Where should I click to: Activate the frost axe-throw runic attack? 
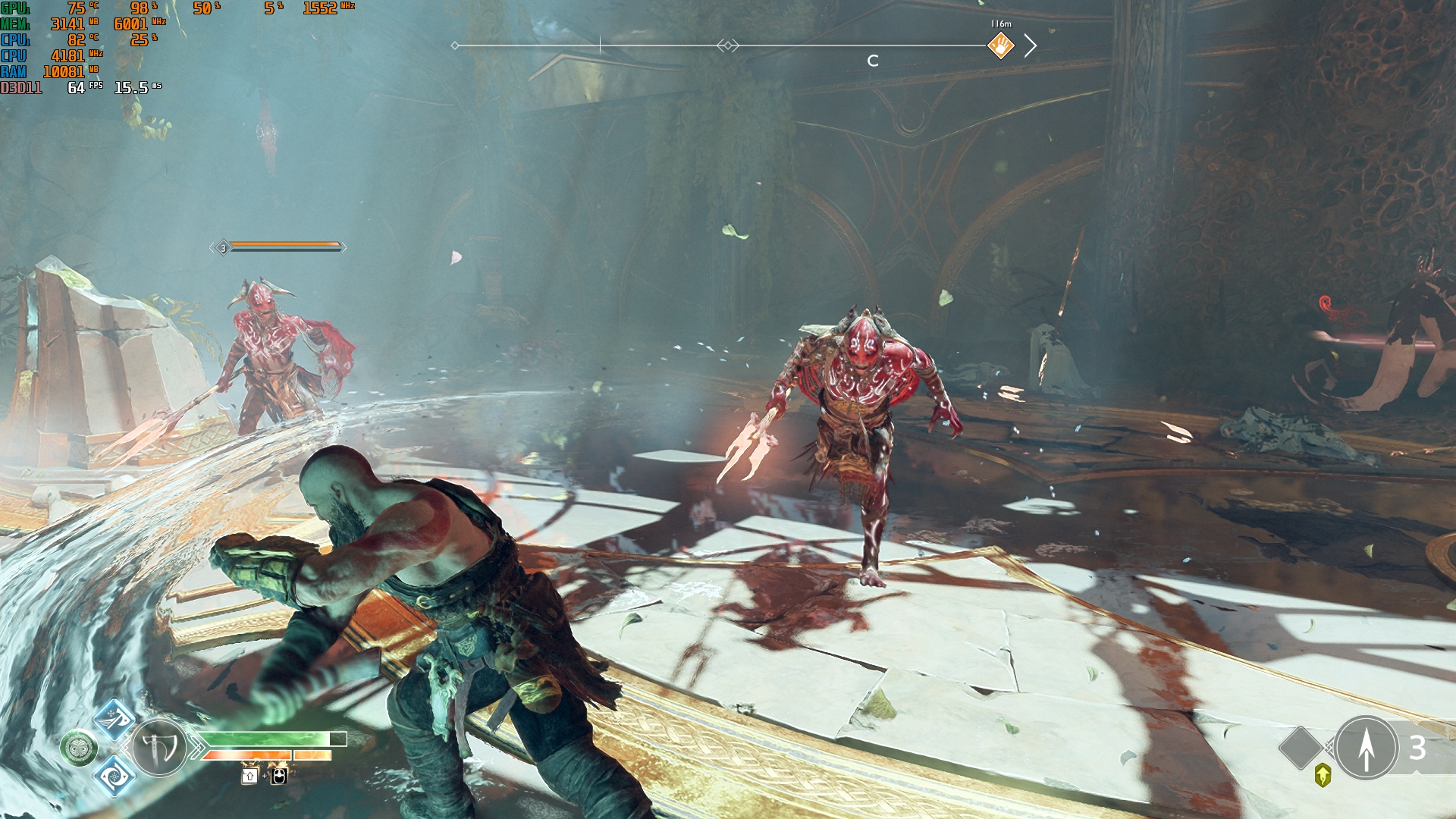115,720
